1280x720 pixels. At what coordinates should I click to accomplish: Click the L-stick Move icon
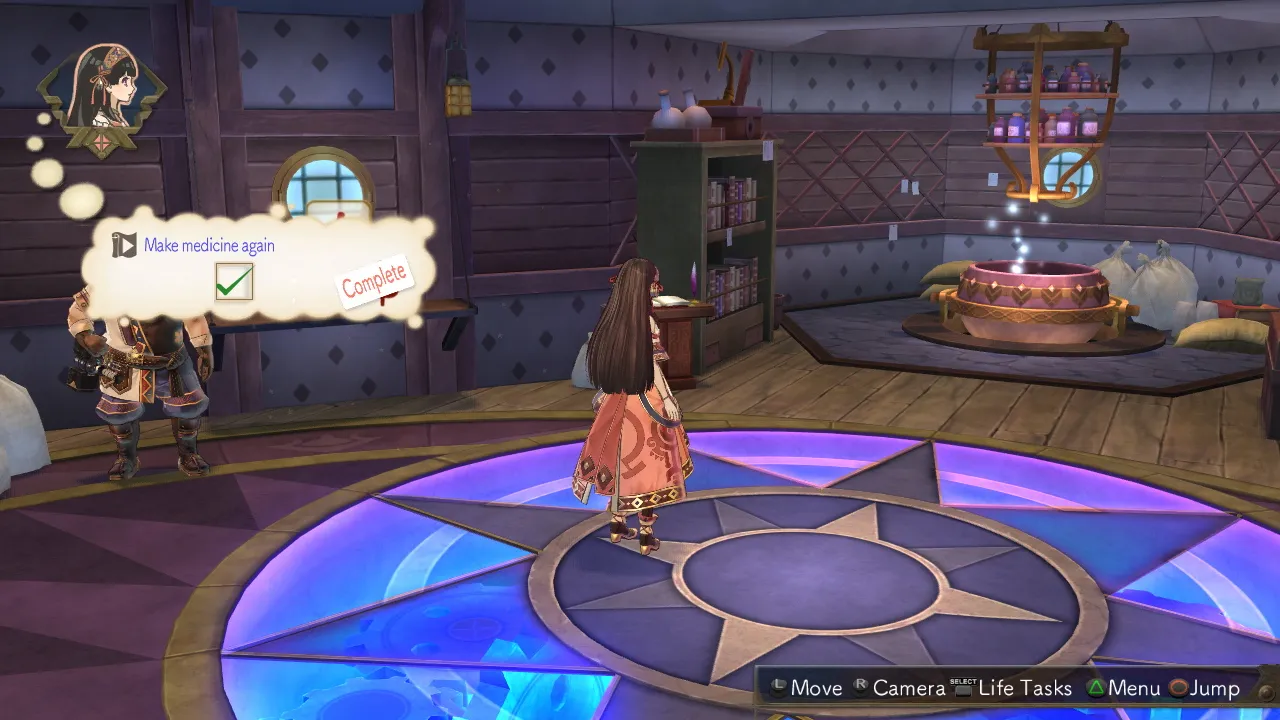pos(779,688)
